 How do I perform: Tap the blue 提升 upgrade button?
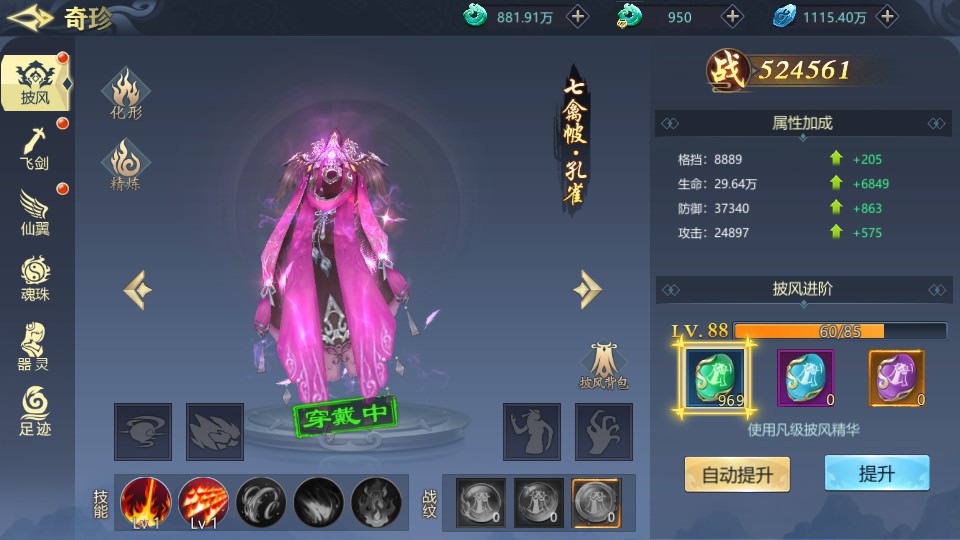click(x=876, y=474)
